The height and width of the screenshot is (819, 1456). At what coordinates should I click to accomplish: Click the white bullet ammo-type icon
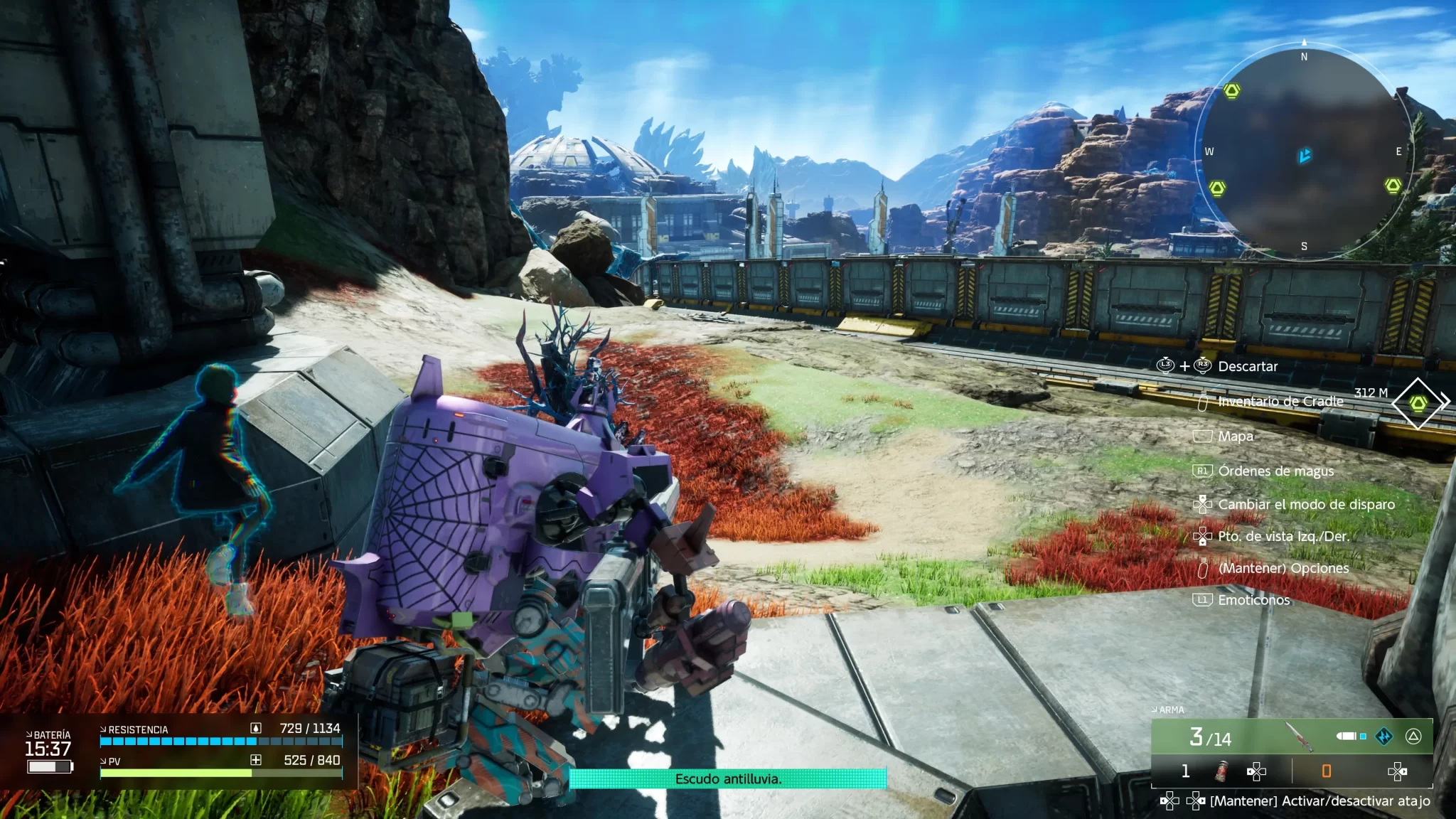click(1347, 737)
